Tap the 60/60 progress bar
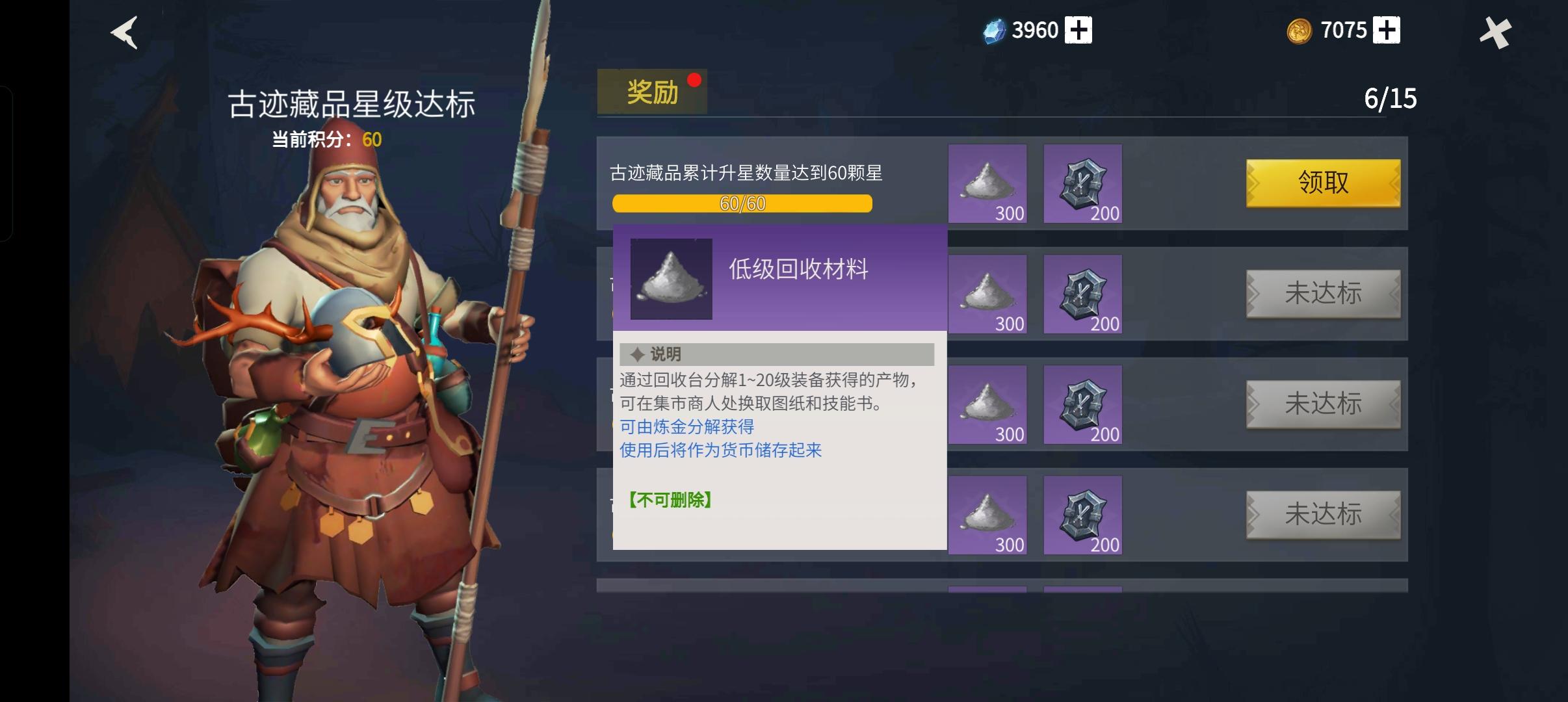The height and width of the screenshot is (702, 1568). click(x=742, y=204)
